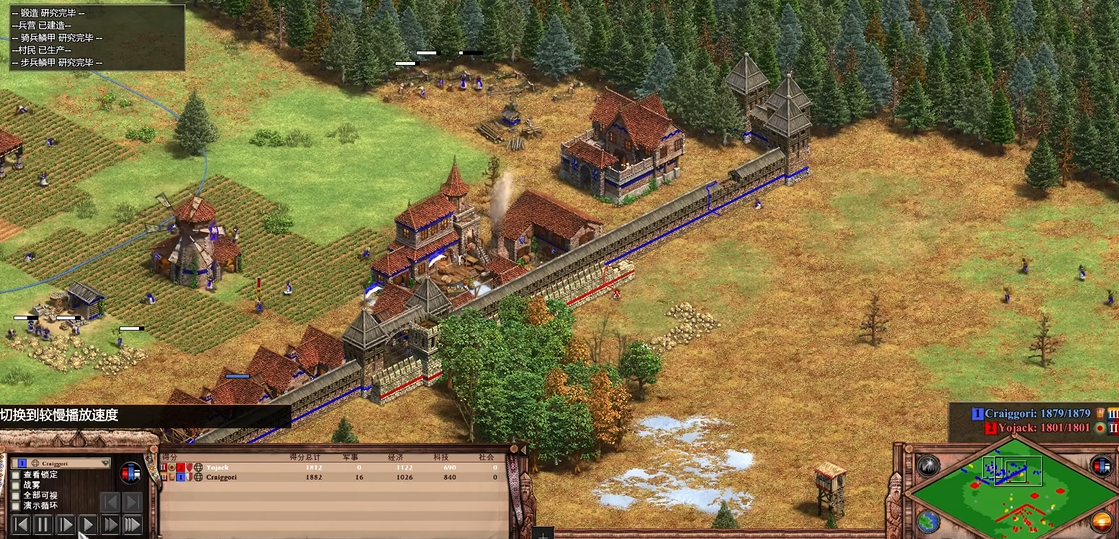
Task: Enable the 全部可视 checkbox
Action: click(x=16, y=495)
